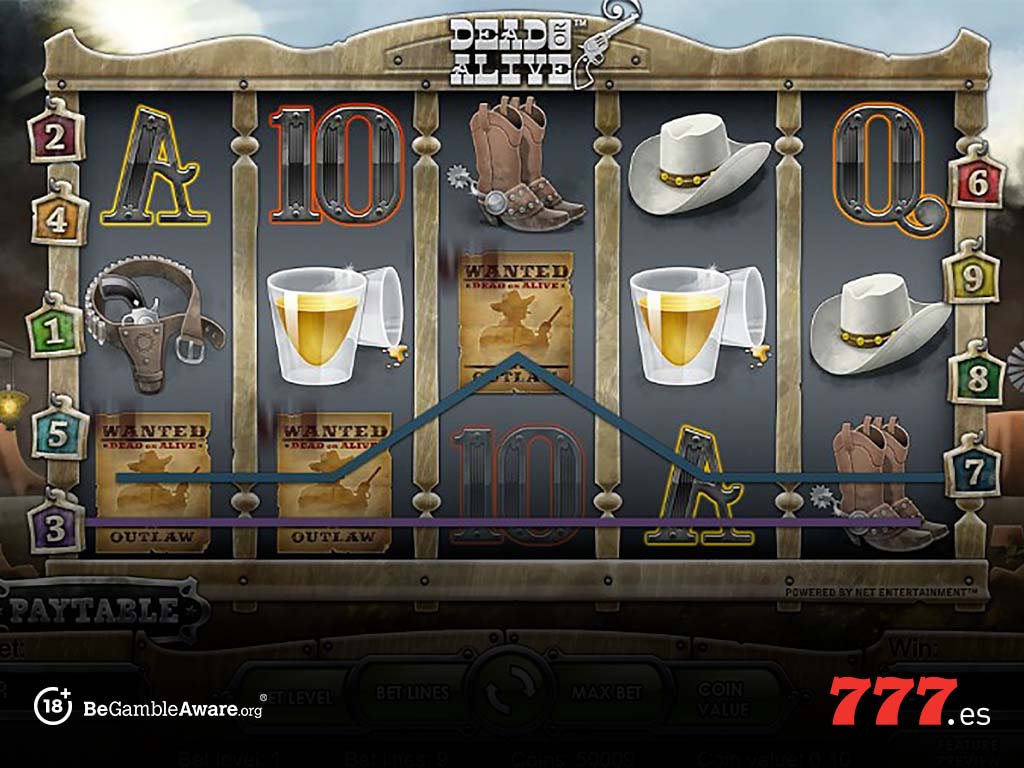Image resolution: width=1024 pixels, height=768 pixels.
Task: Select payline tag number 2
Action: (56, 137)
